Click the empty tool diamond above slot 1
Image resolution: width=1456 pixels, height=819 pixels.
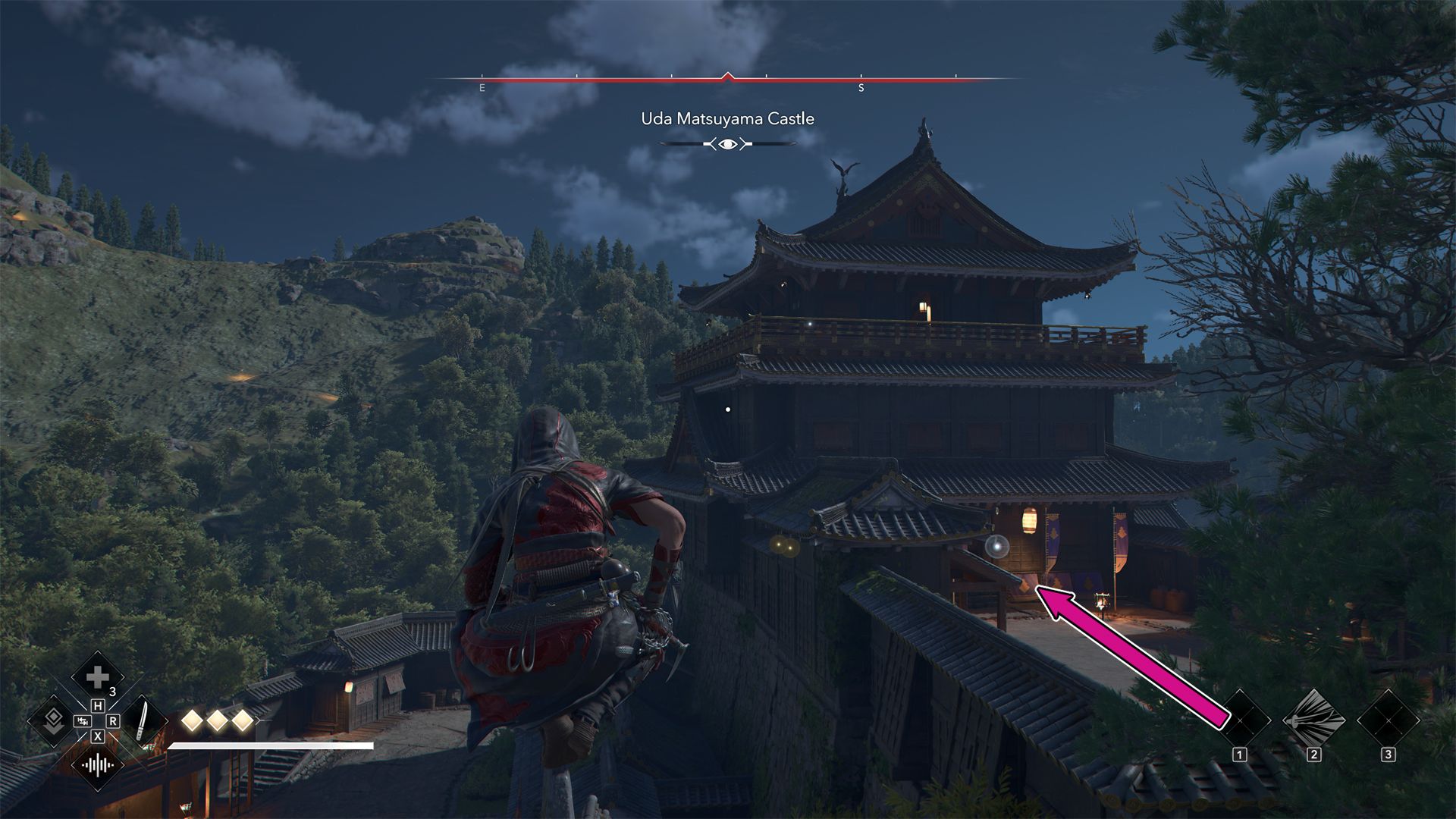pos(1242,719)
